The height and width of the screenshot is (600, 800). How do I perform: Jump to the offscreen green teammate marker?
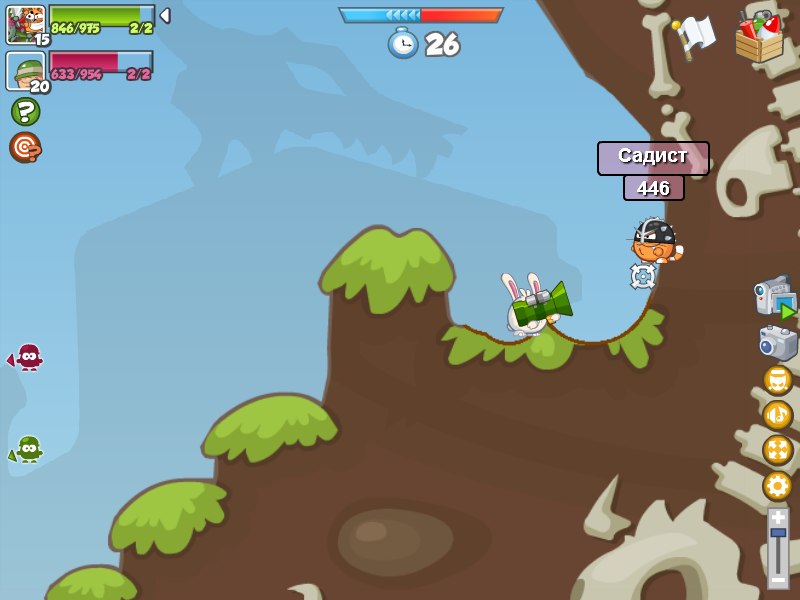click(x=27, y=449)
